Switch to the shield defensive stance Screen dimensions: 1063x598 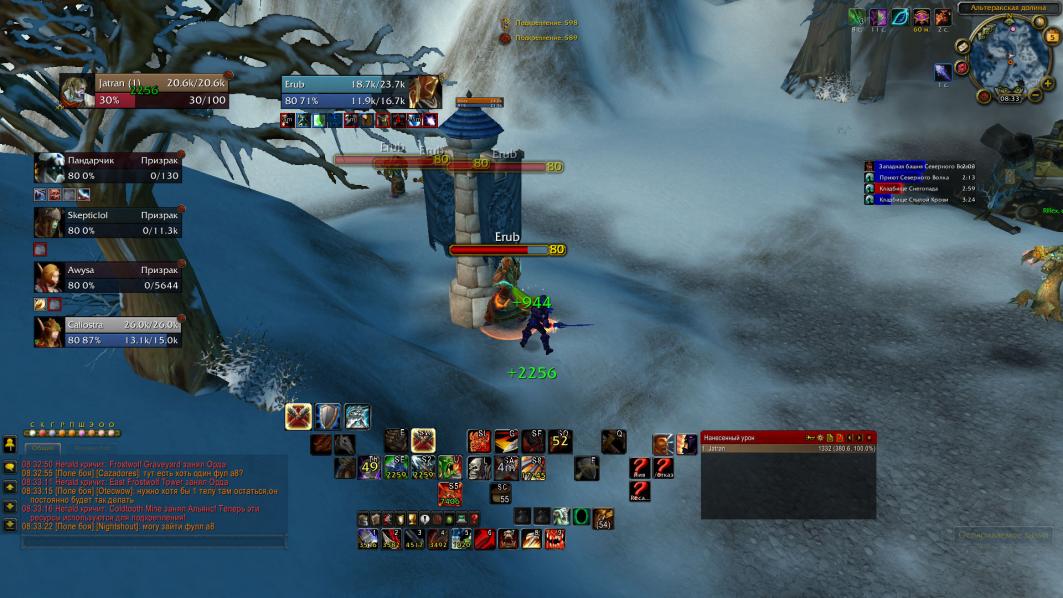tap(328, 416)
